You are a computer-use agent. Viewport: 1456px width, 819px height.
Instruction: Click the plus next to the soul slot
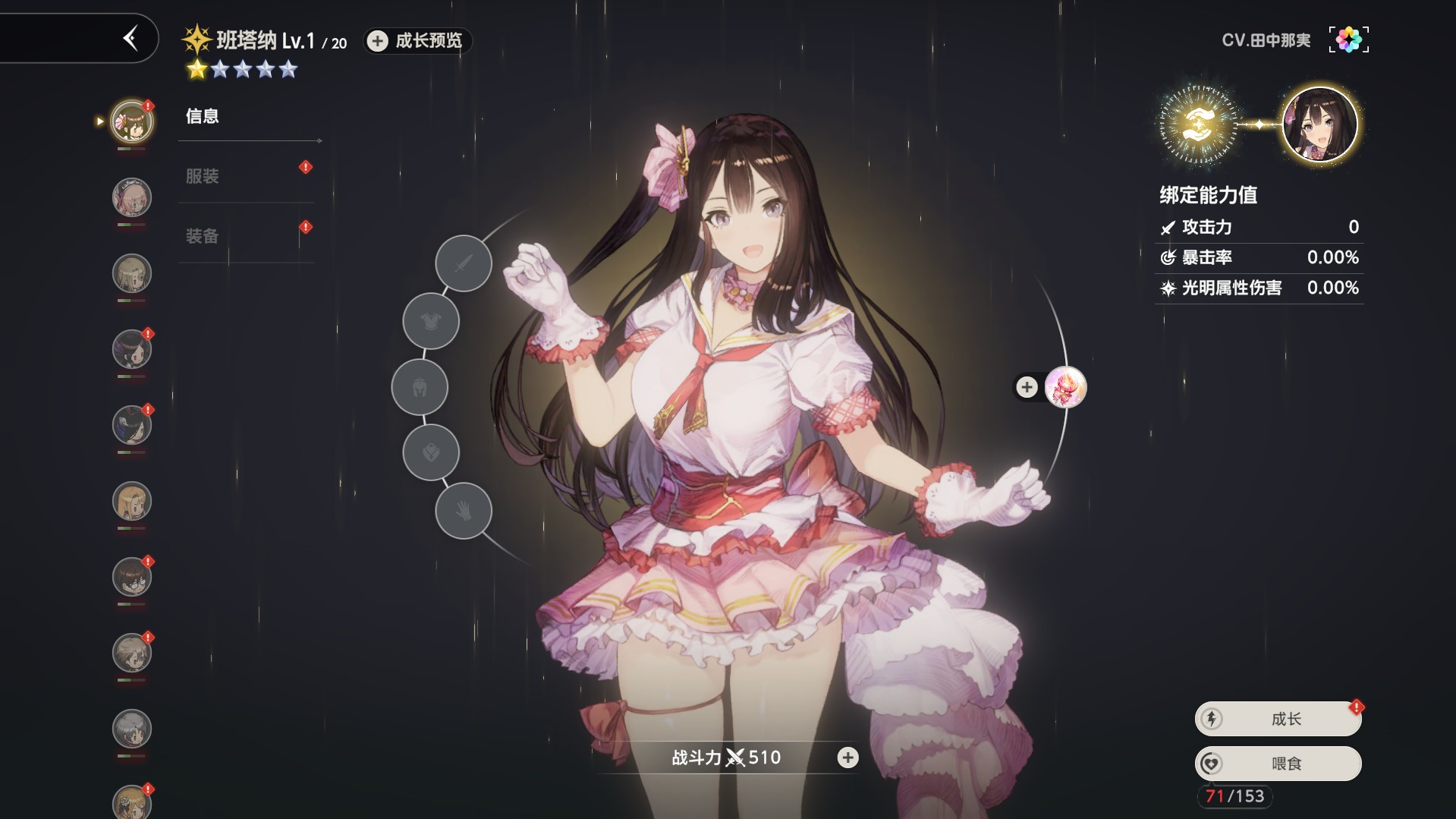pyautogui.click(x=1027, y=387)
